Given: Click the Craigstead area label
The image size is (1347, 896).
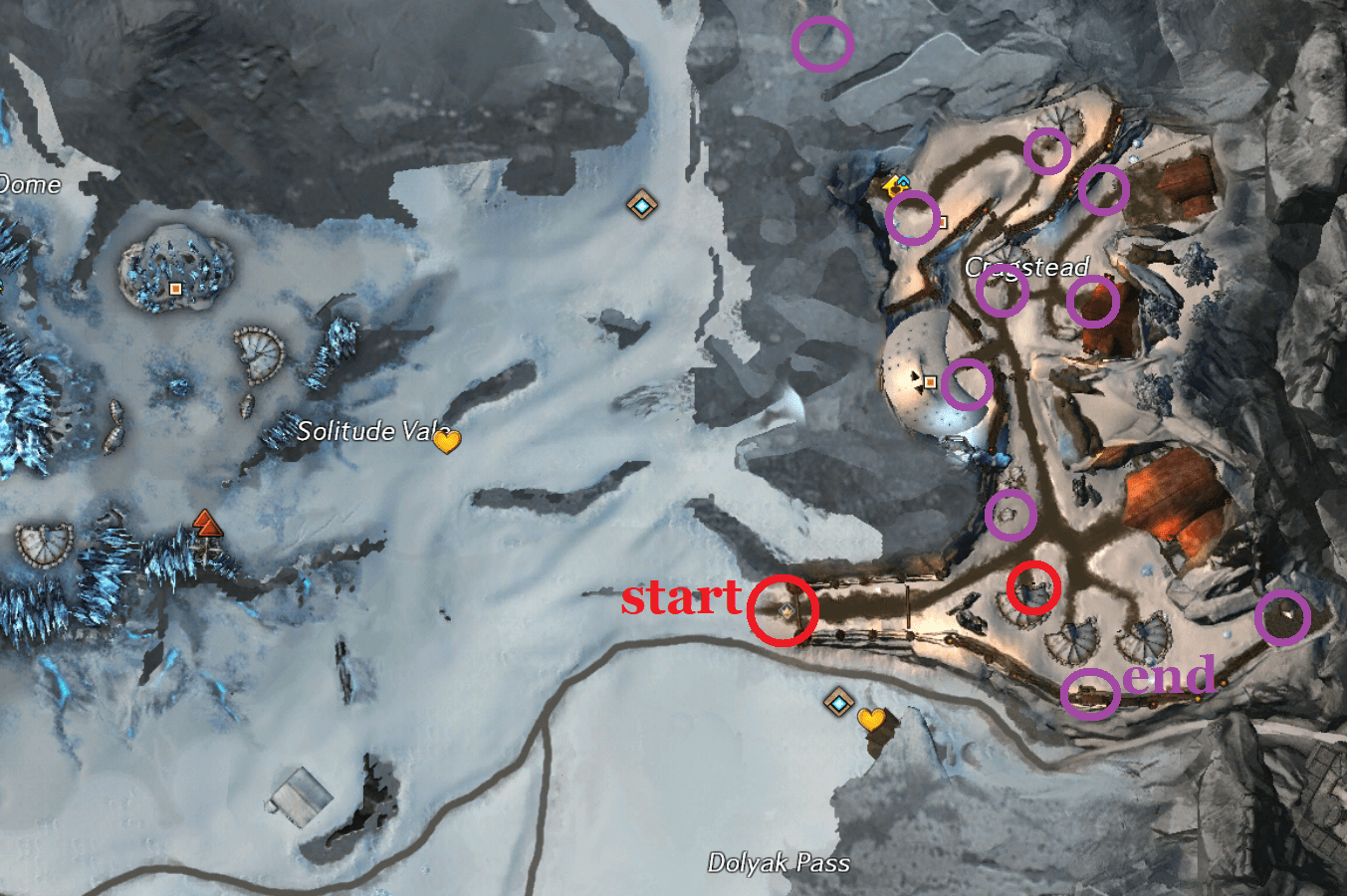Looking at the screenshot, I should coord(1027,267).
